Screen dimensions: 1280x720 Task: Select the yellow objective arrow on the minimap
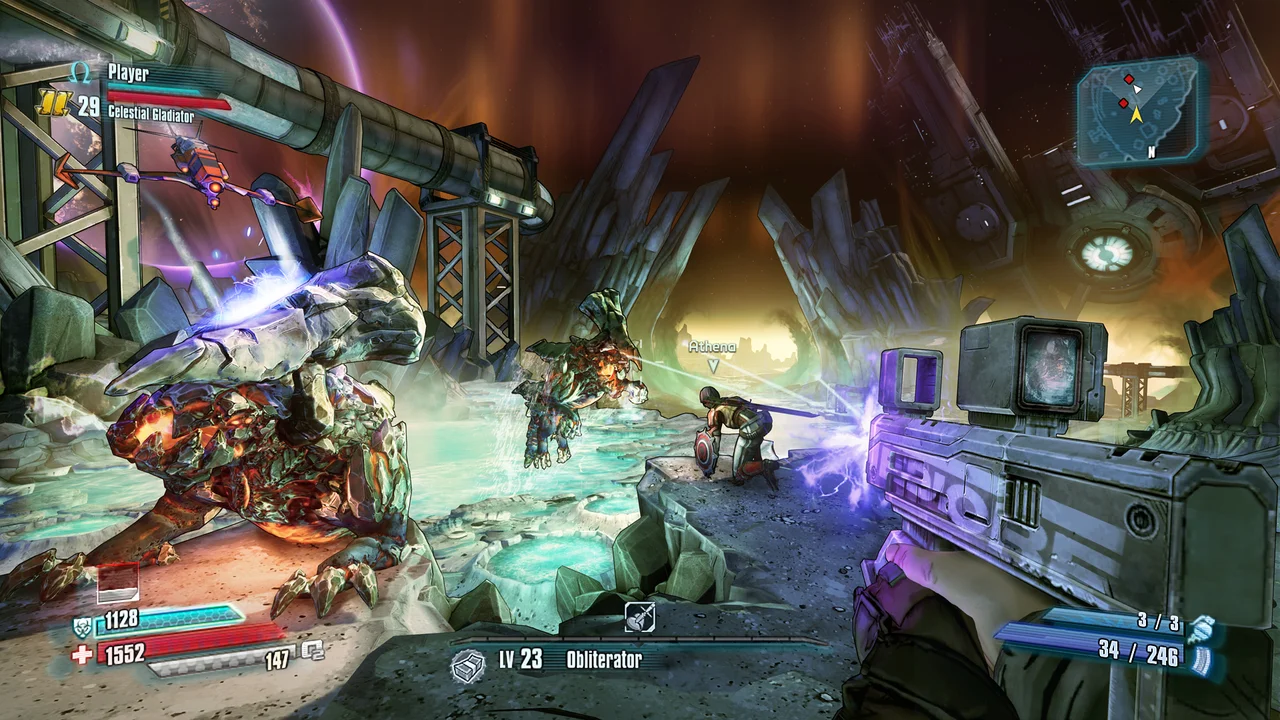(1137, 115)
